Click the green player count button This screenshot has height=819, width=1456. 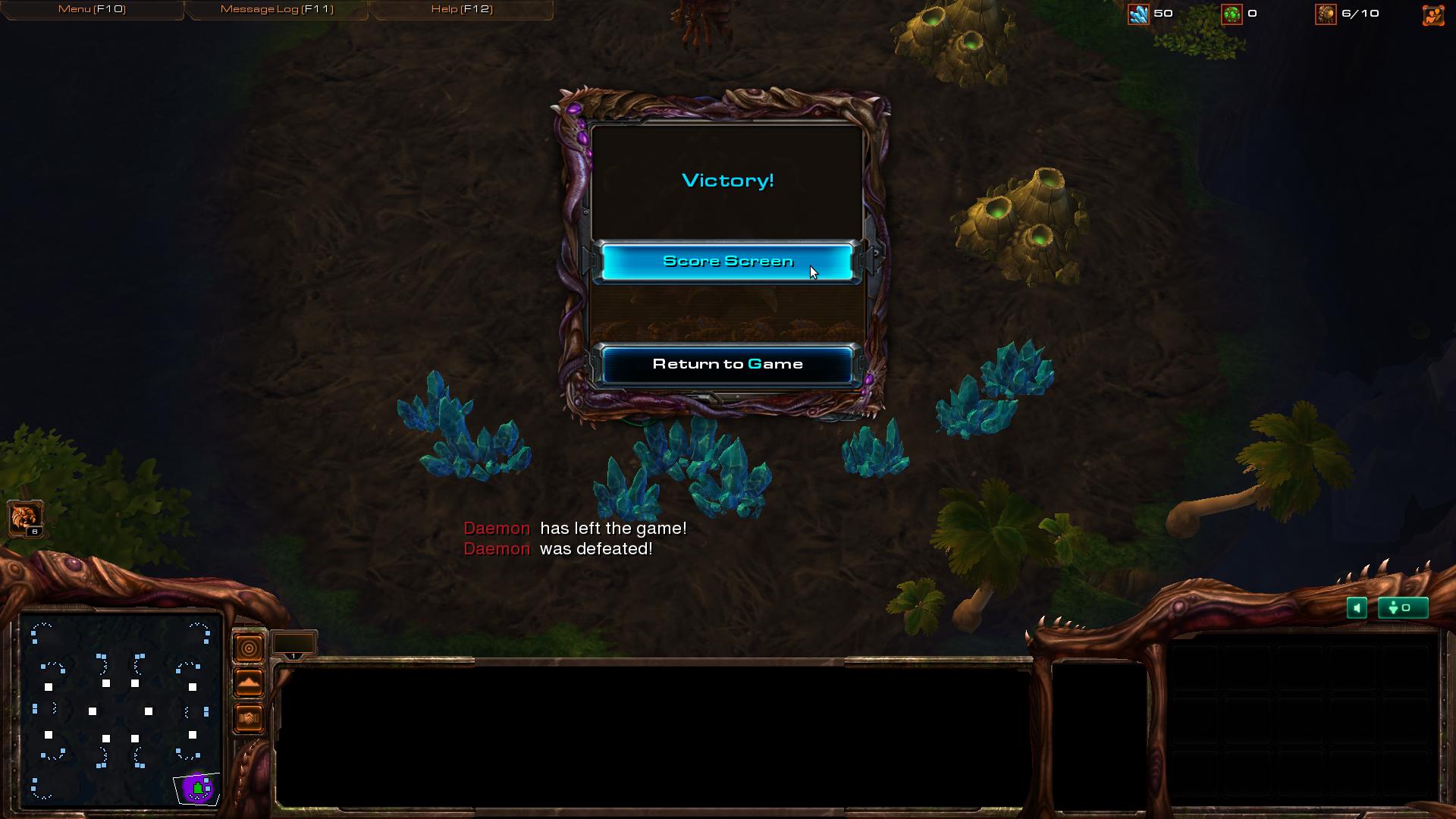coord(1402,607)
